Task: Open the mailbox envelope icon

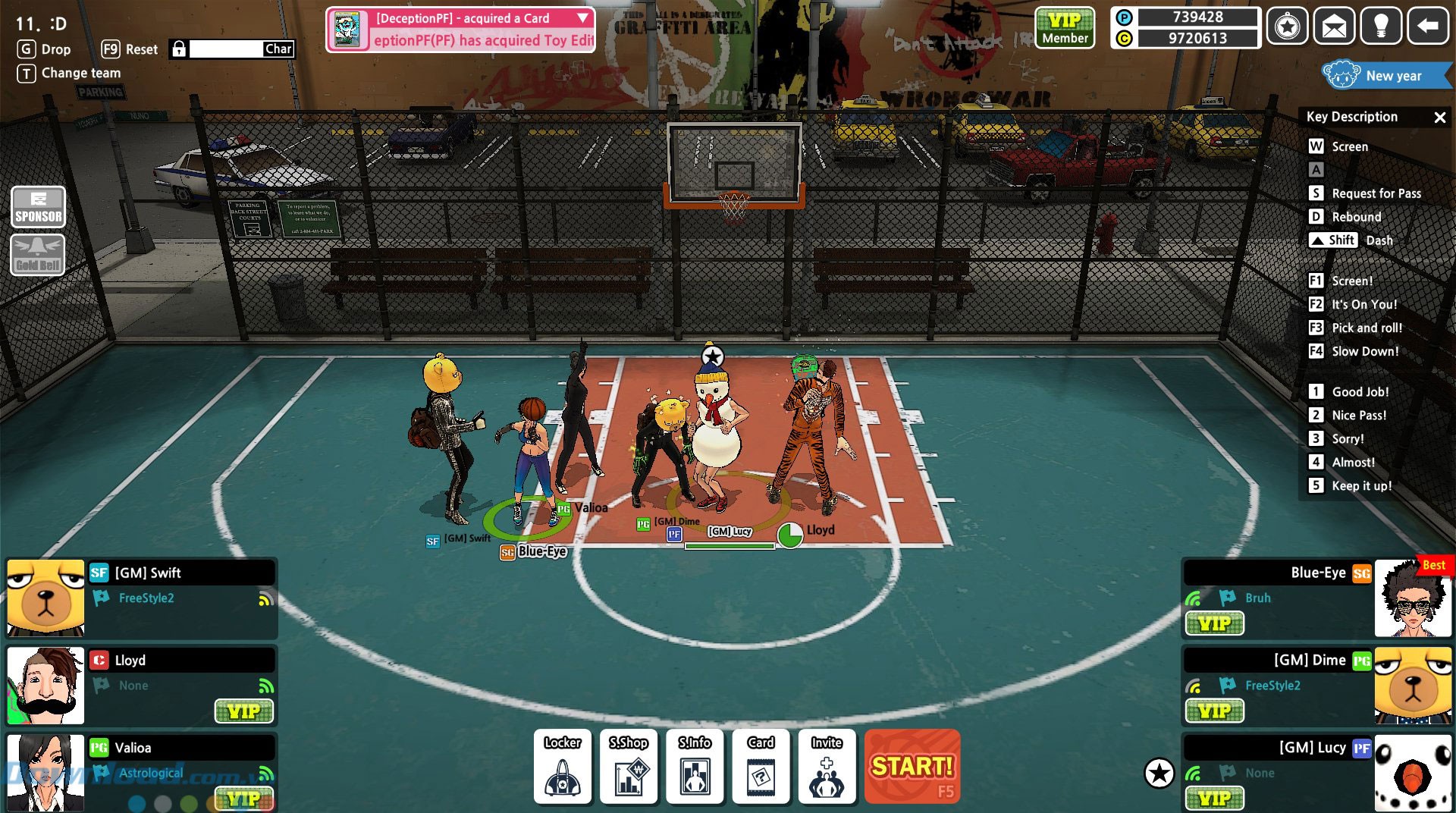Action: point(1334,28)
